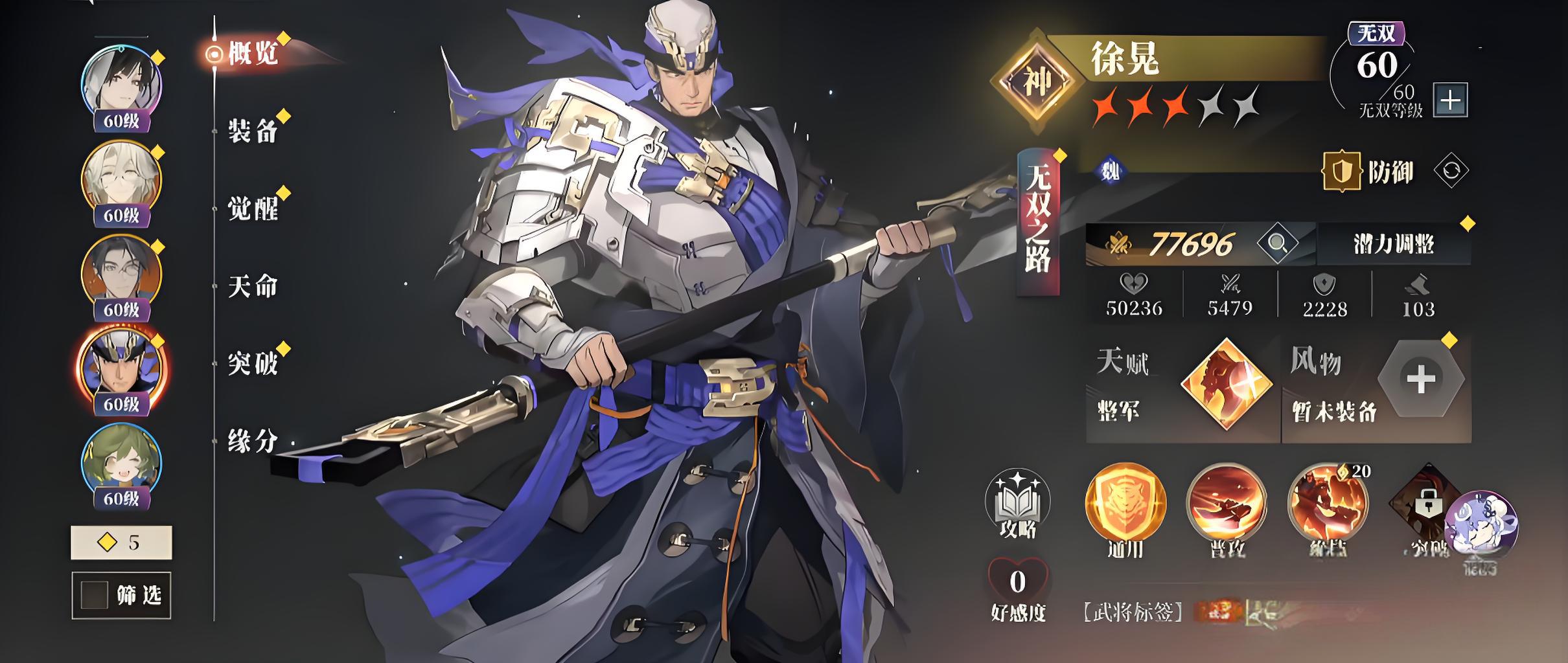Viewport: 1568px width, 663px height.
Task: View the 整军 talent diamond icon
Action: [x=1226, y=383]
